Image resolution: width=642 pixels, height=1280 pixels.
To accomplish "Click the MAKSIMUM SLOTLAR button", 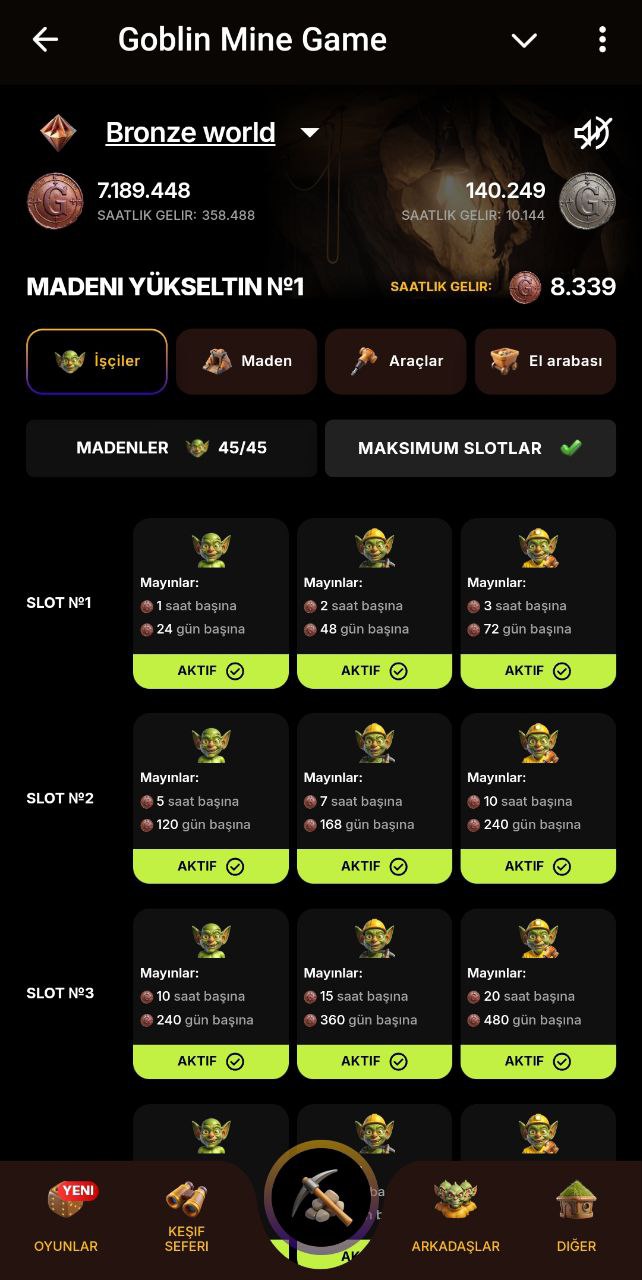I will click(470, 448).
